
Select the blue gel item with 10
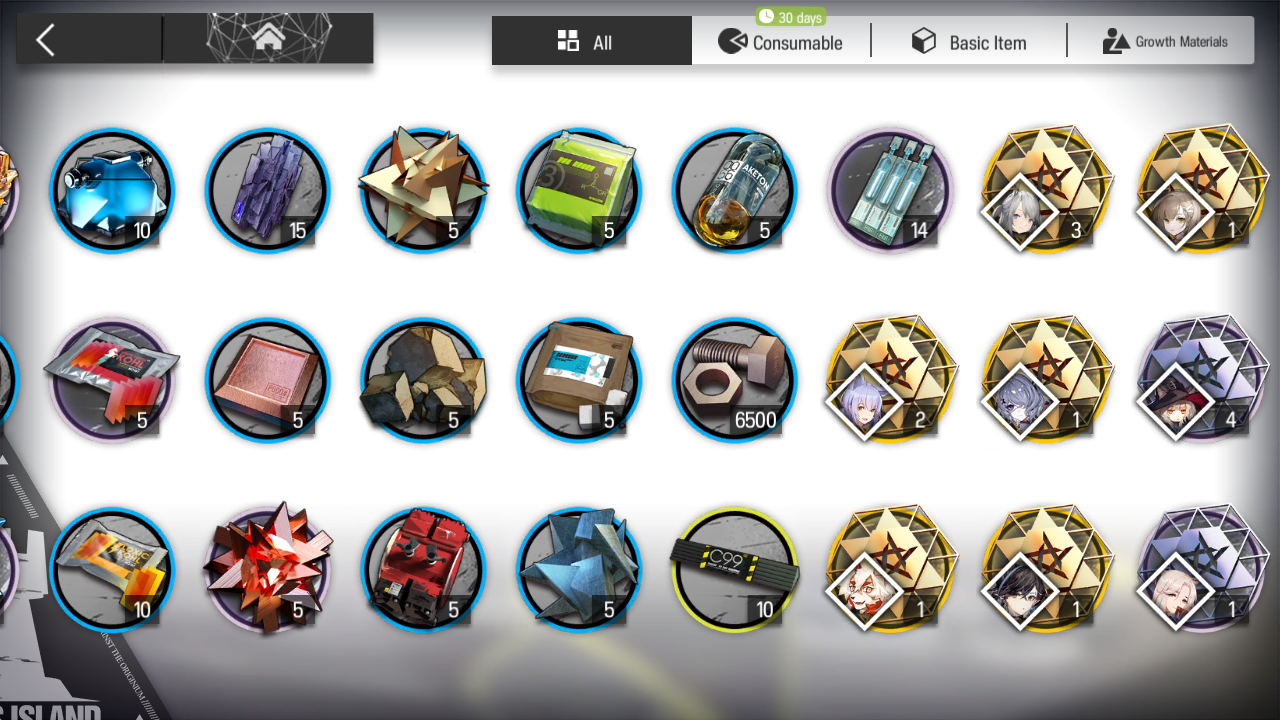tap(111, 190)
